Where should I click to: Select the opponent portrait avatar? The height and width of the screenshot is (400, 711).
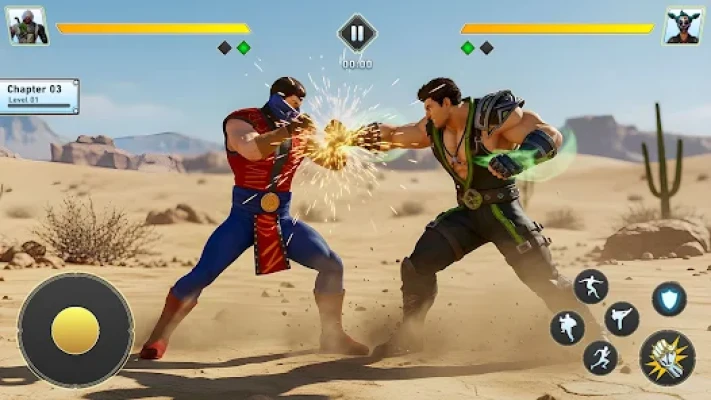[684, 26]
